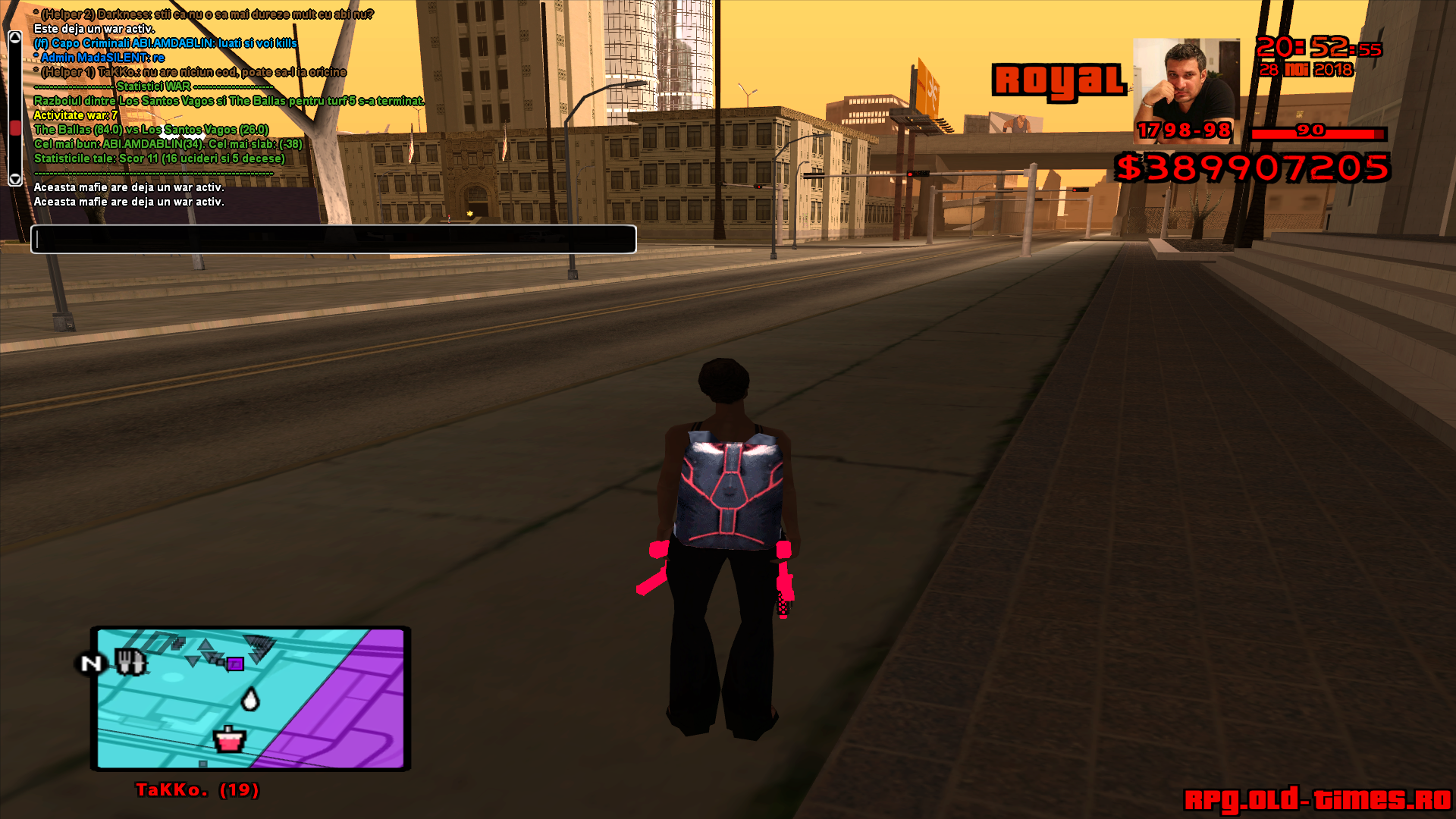The height and width of the screenshot is (819, 1456).
Task: Click the Royal server logo
Action: [x=1059, y=80]
